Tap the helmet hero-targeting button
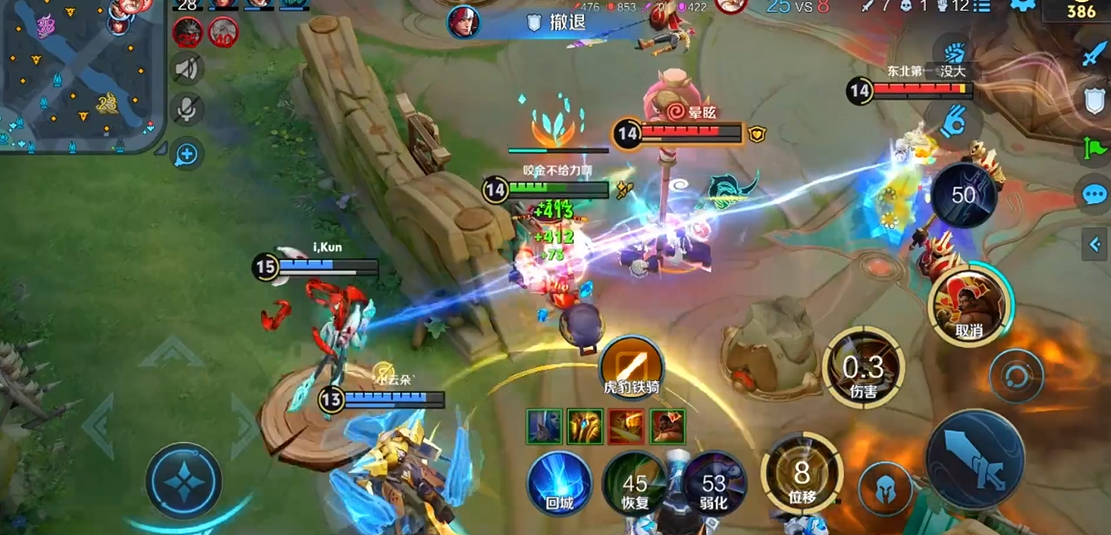The width and height of the screenshot is (1111, 535). (x=886, y=489)
